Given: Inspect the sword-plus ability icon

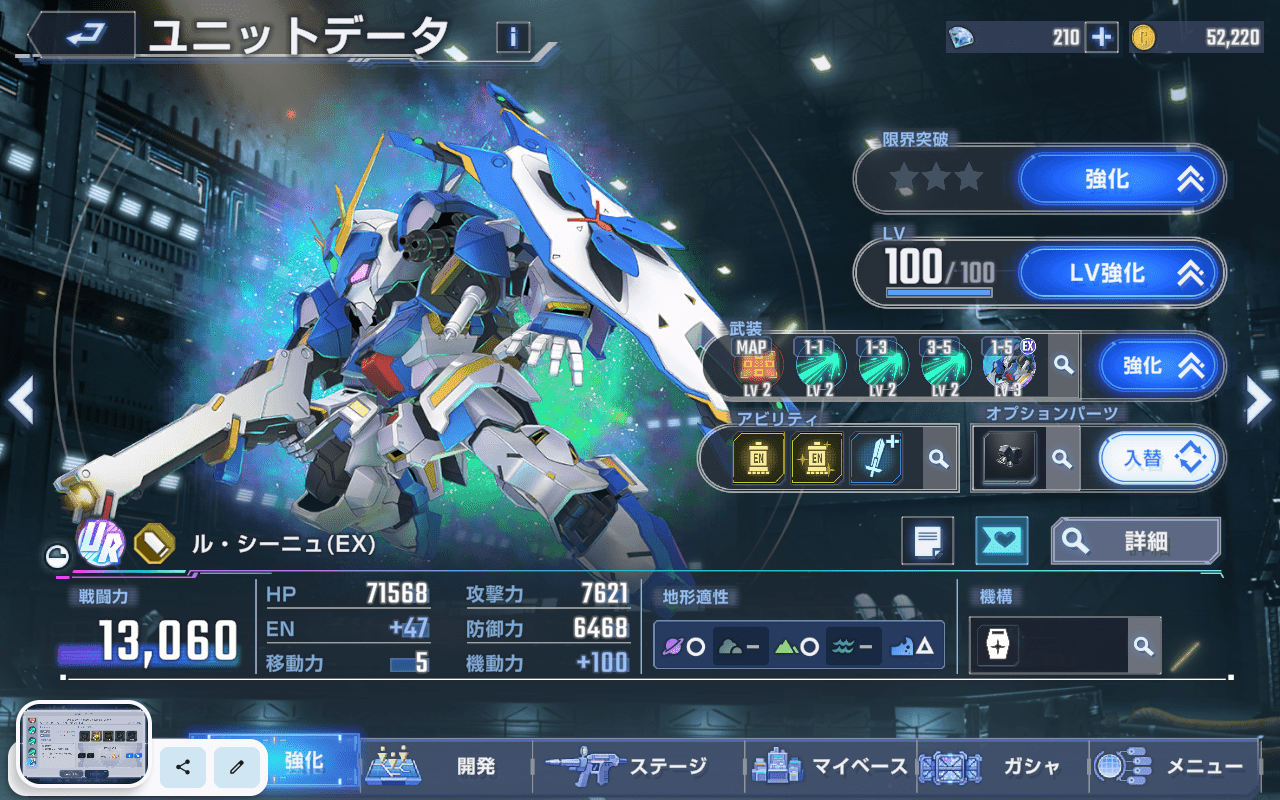Looking at the screenshot, I should pyautogui.click(x=876, y=458).
